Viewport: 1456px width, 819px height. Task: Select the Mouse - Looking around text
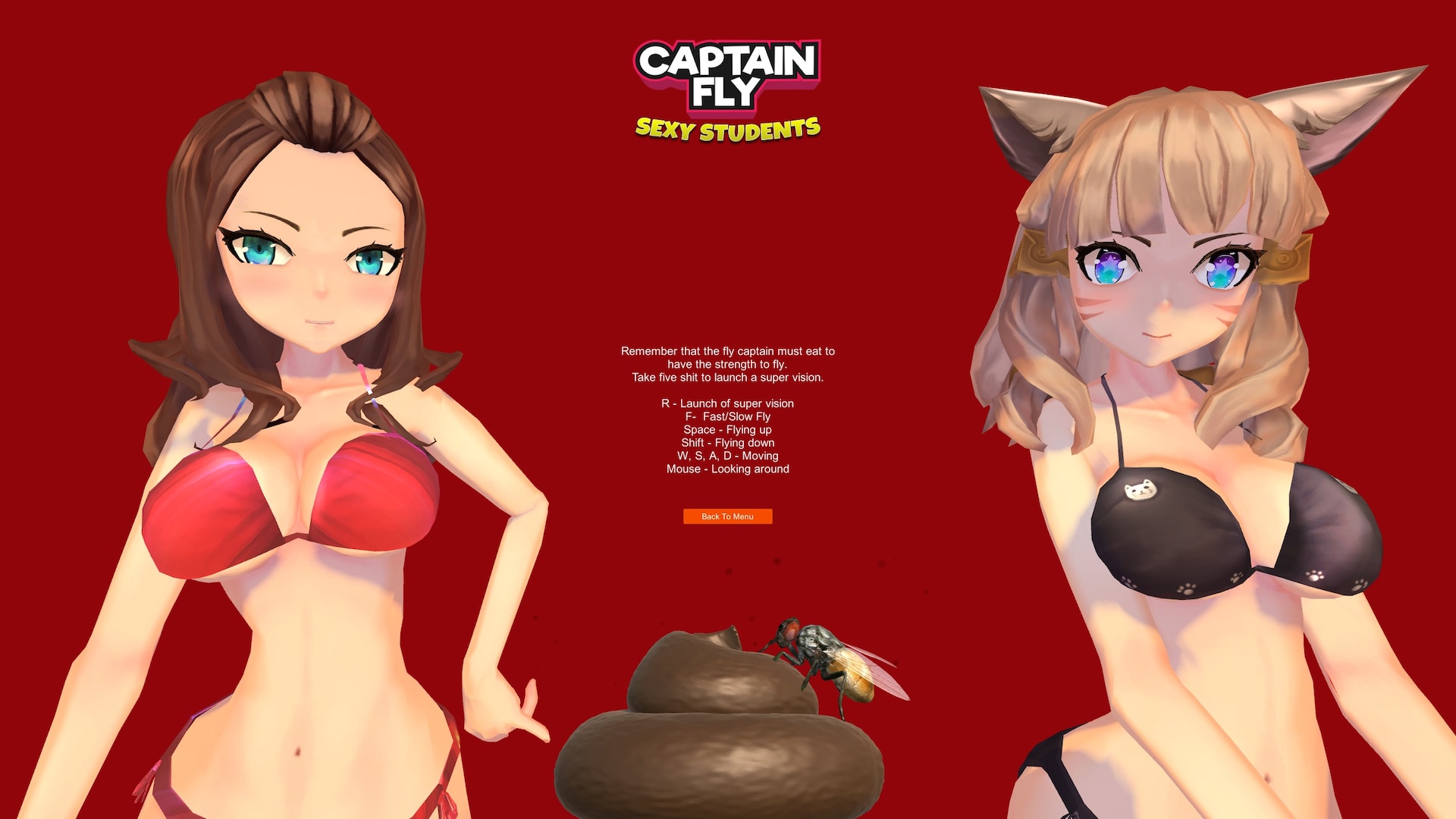[726, 469]
